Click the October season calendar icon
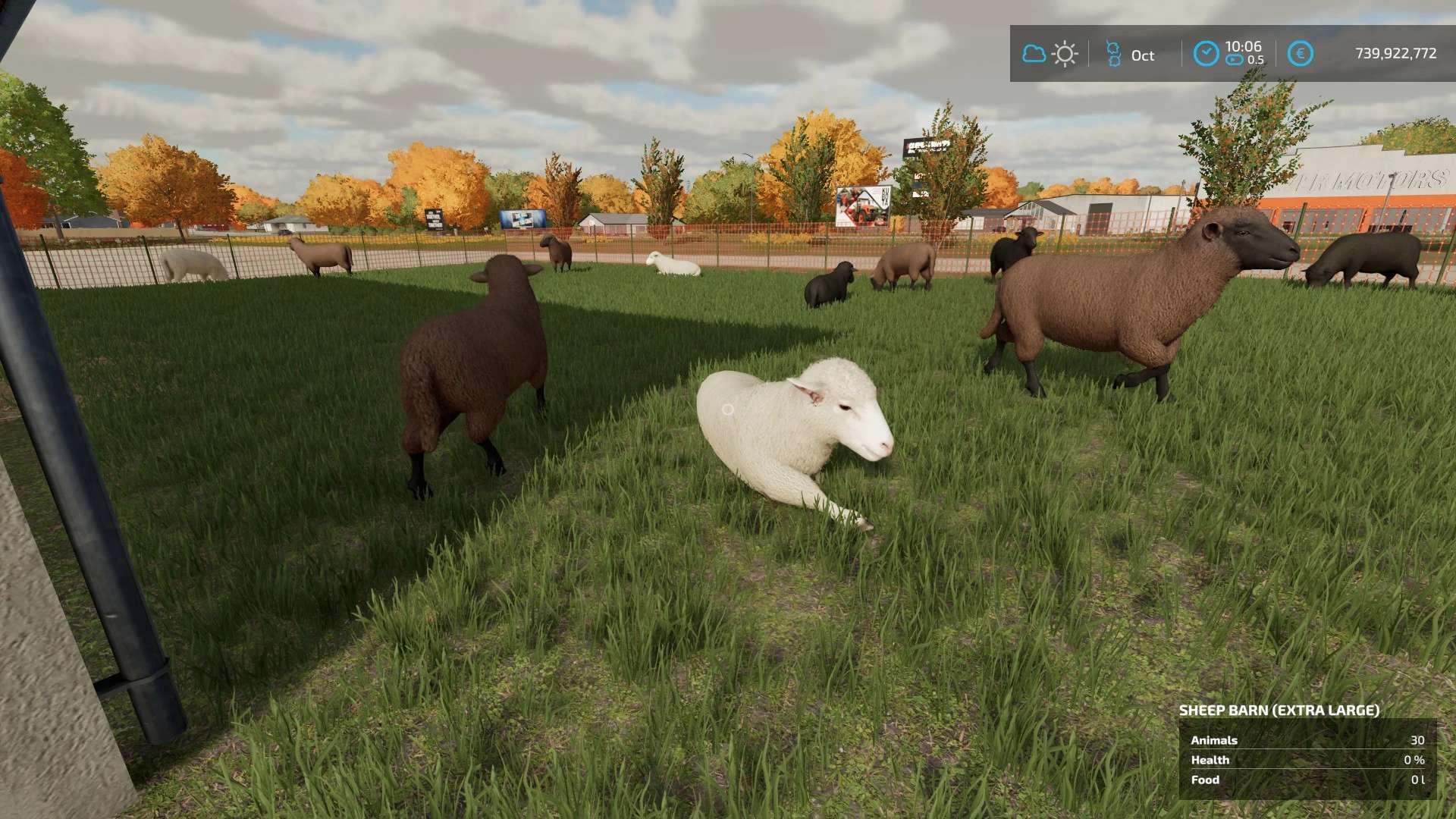 (1113, 54)
